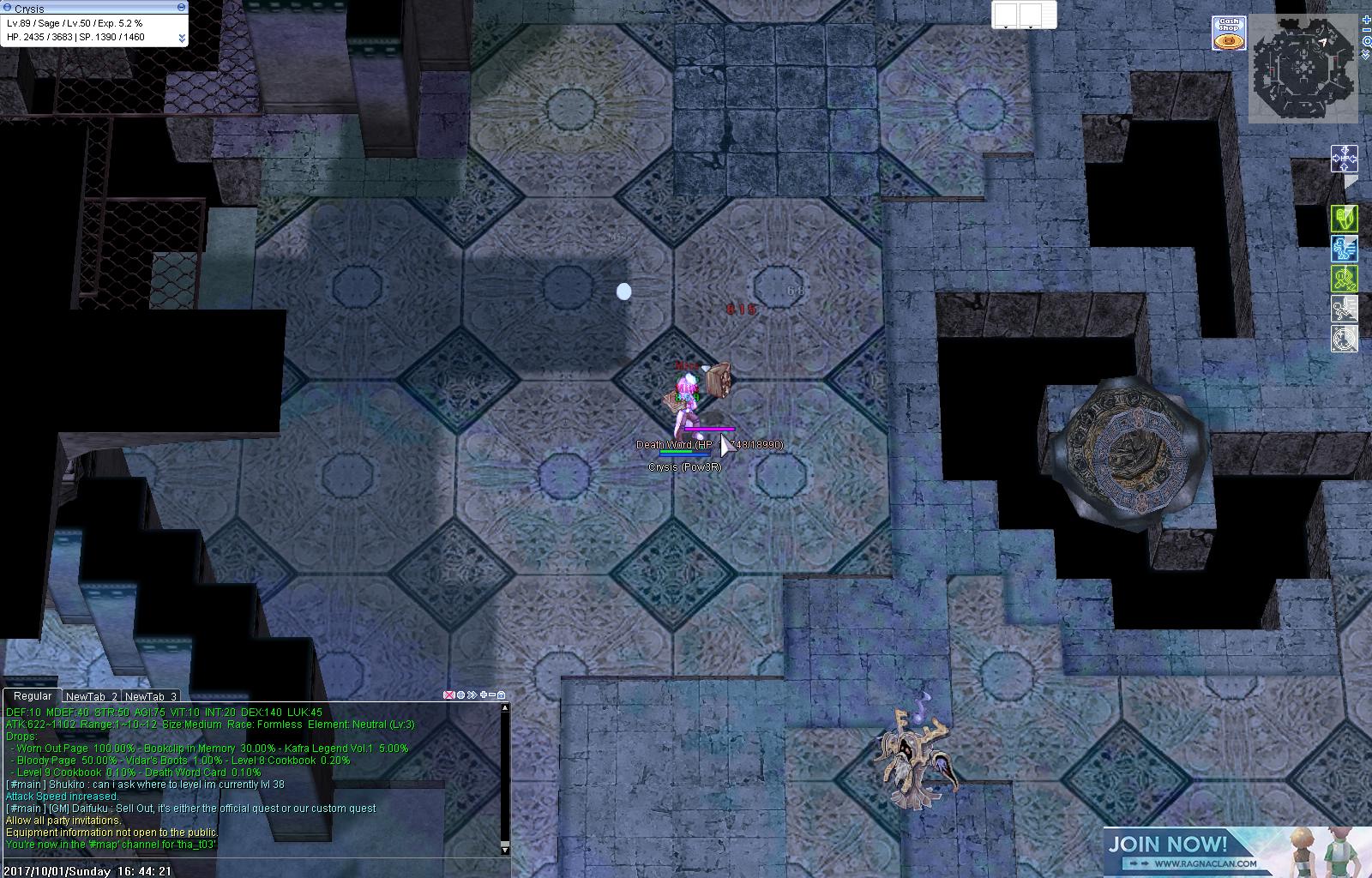Zoom out the minimap with the minus icon
Screen dimensions: 1372x878
tap(1366, 30)
